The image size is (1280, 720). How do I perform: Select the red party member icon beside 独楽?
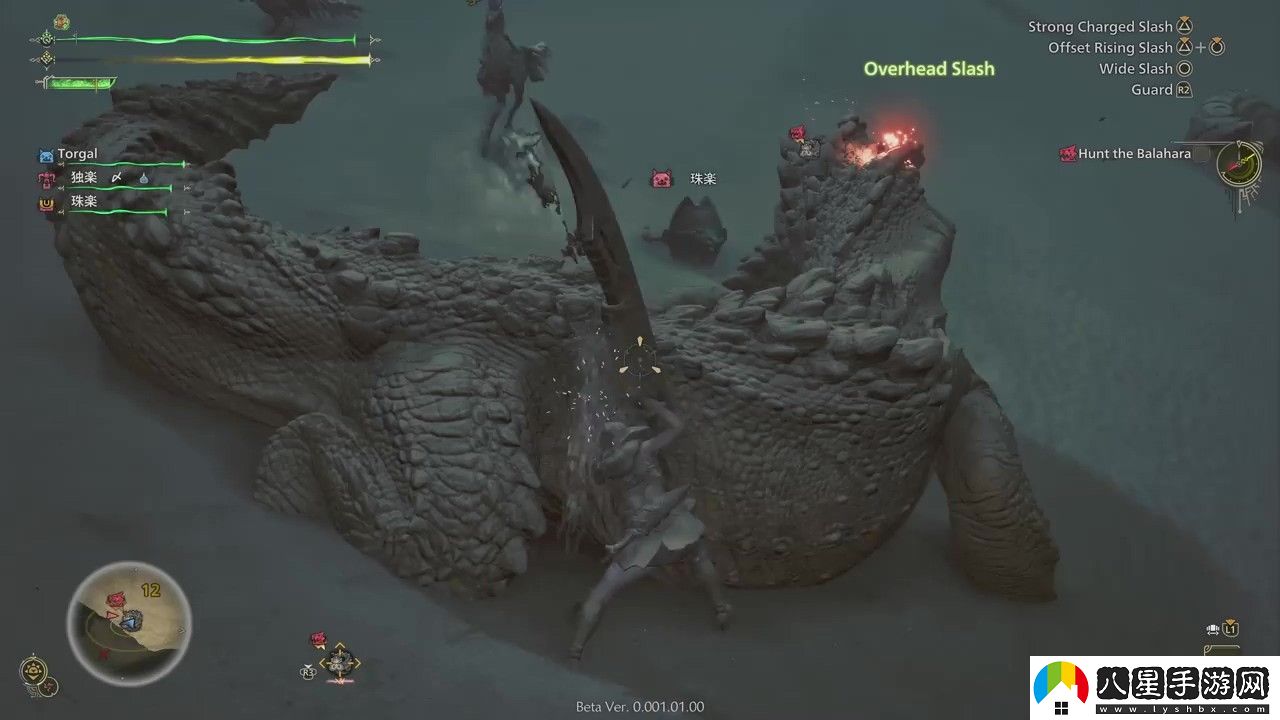46,180
